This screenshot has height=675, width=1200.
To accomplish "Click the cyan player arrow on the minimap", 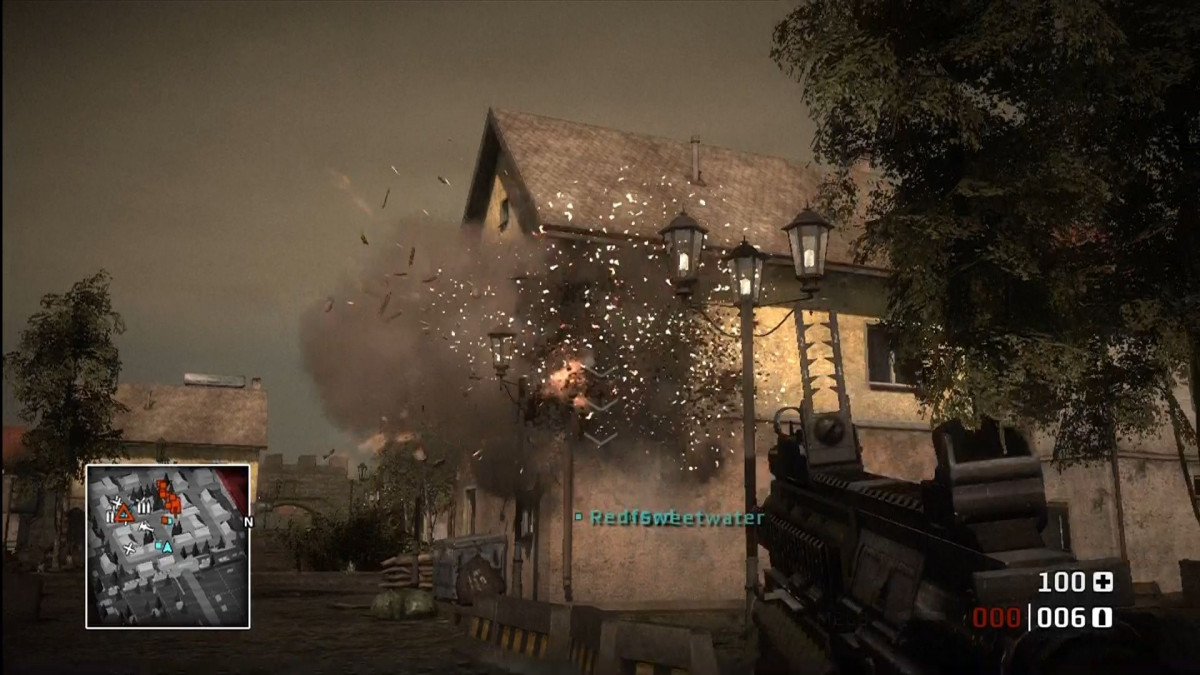I will (x=166, y=546).
